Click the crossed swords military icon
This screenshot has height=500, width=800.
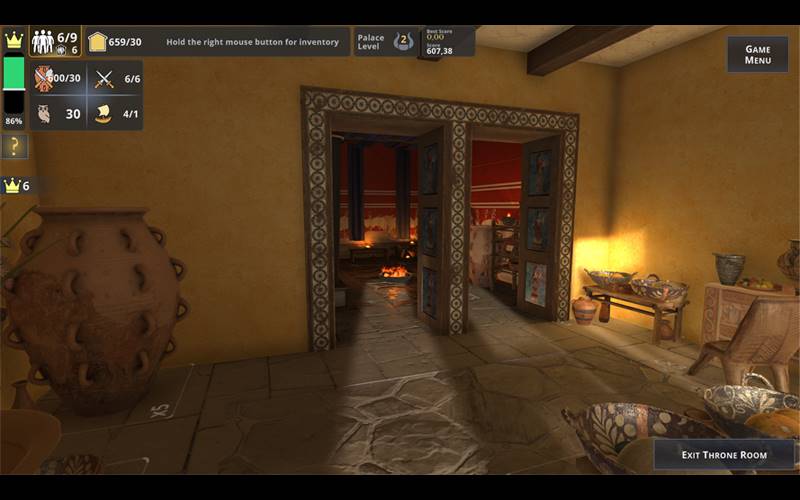pyautogui.click(x=103, y=79)
